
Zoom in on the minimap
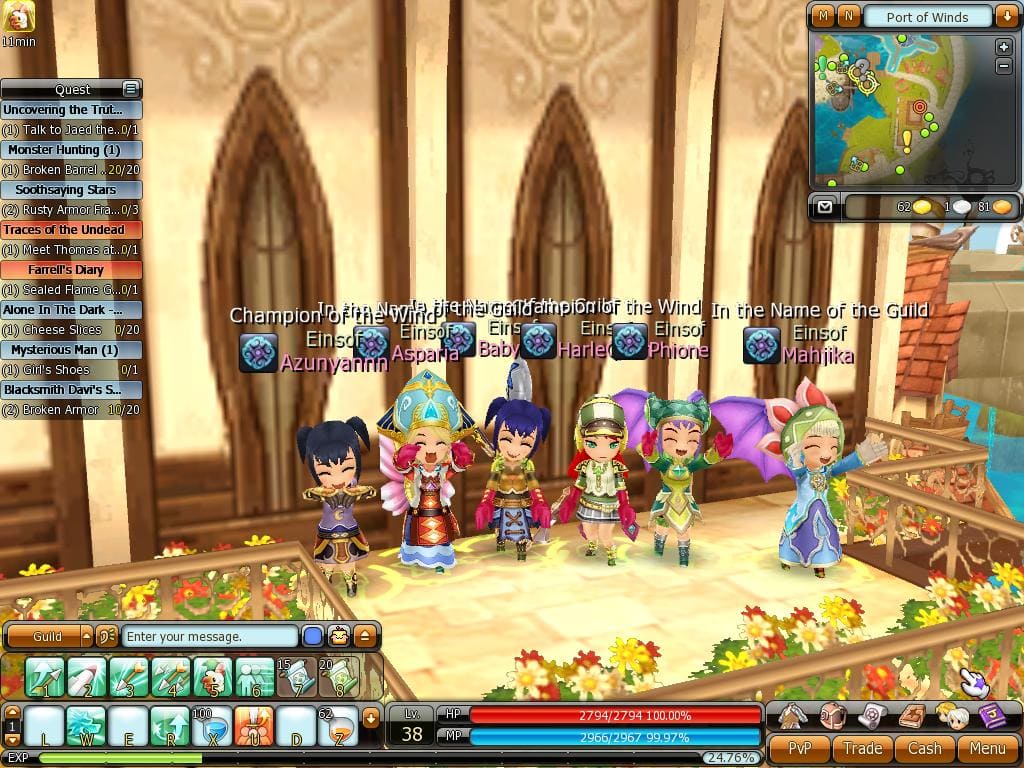[1003, 47]
